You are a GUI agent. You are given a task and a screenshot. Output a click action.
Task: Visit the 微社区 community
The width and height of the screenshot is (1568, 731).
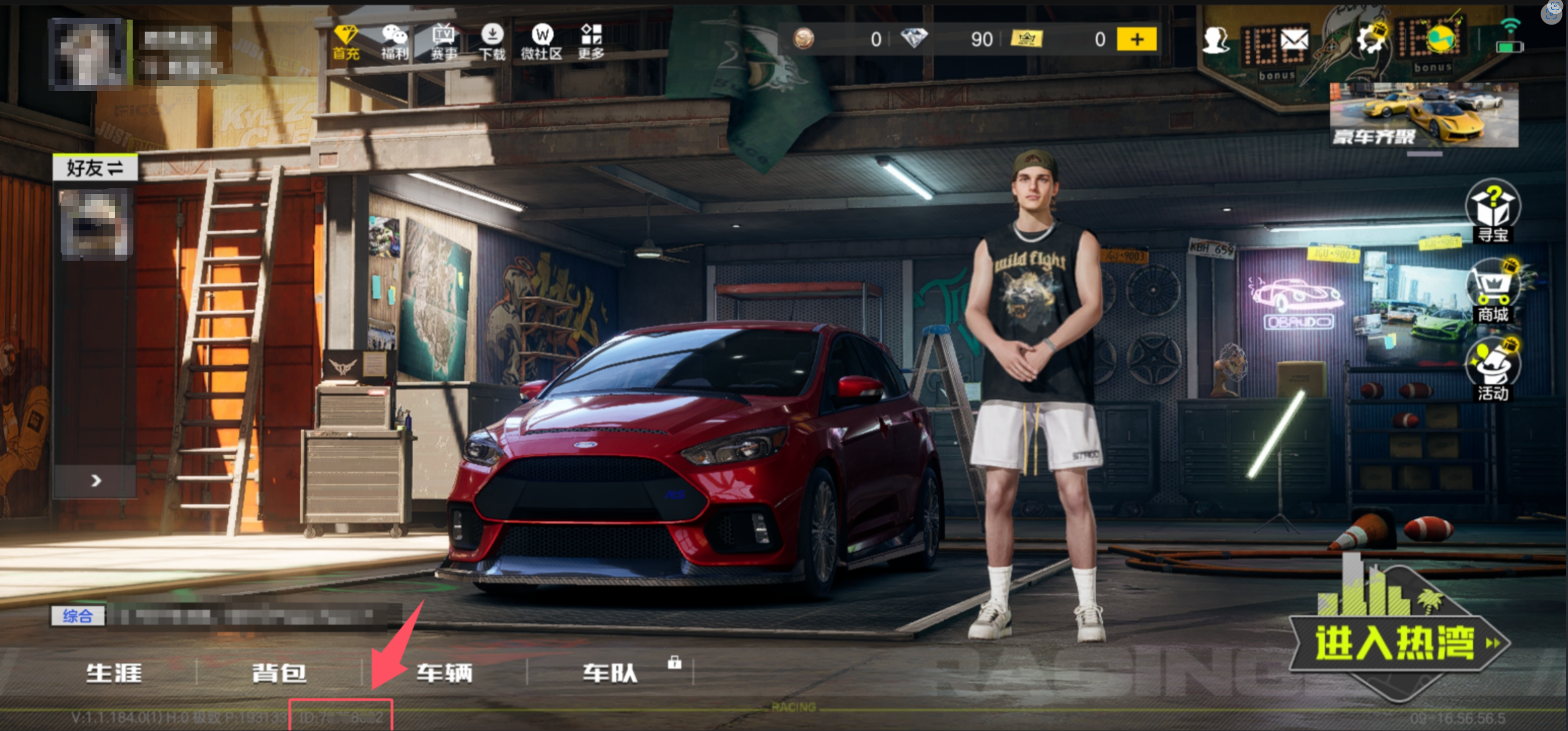[x=541, y=42]
